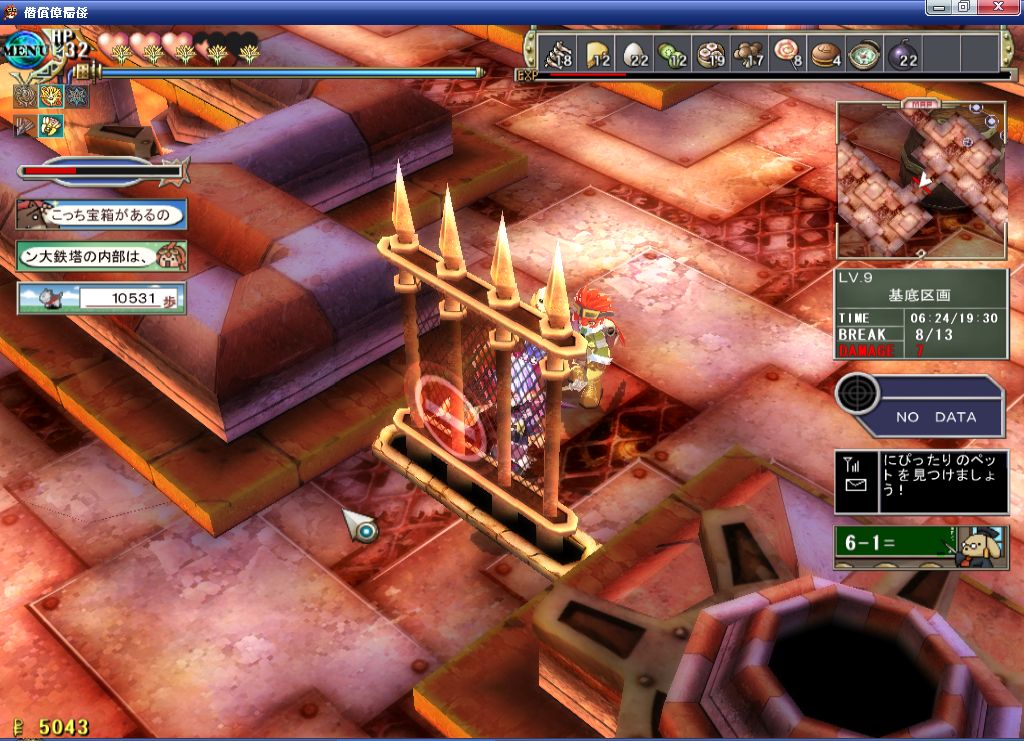1024x741 pixels.
Task: Open the treasure chest hint message
Action: tap(101, 214)
